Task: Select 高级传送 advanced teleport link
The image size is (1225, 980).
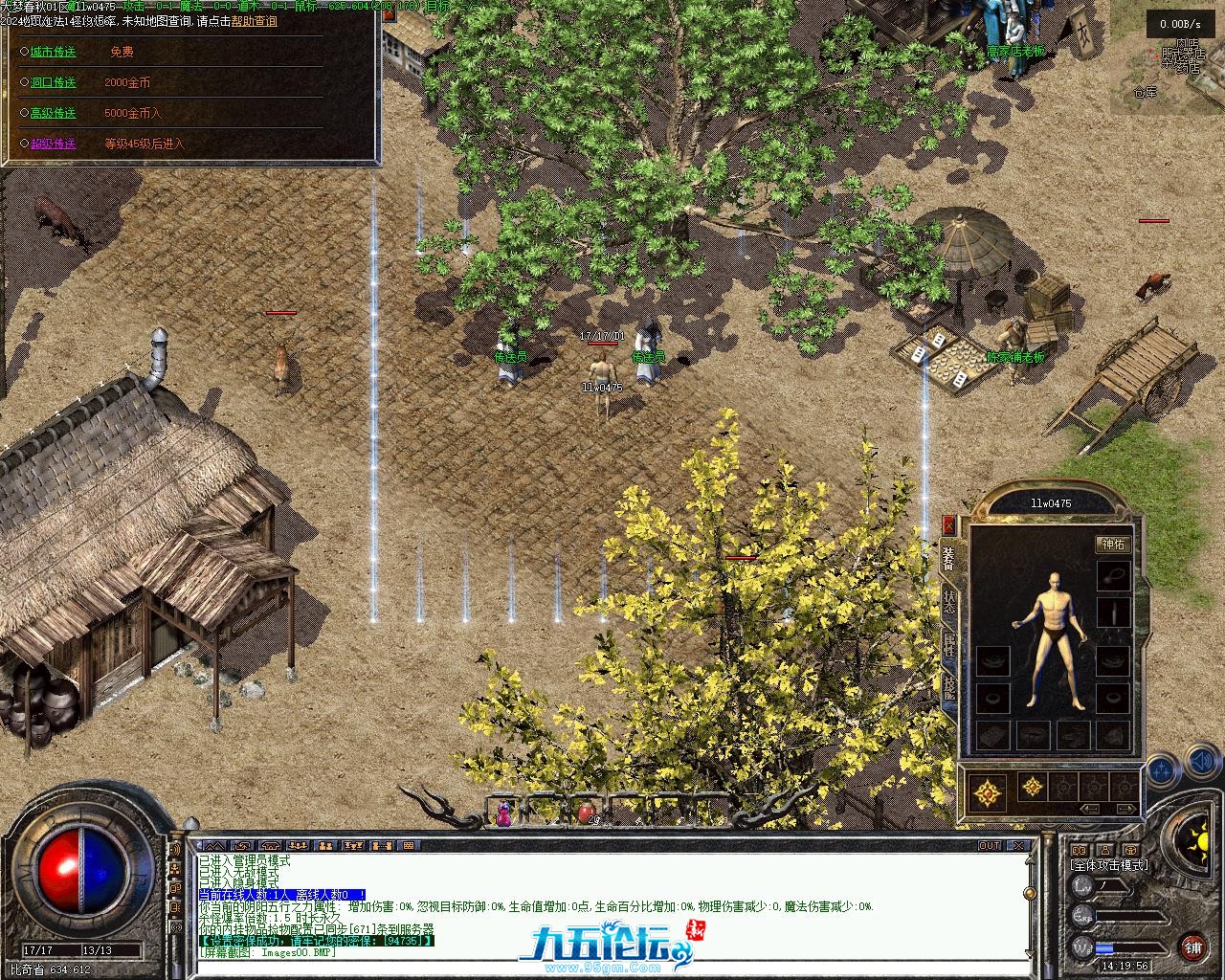Action: pyautogui.click(x=53, y=113)
